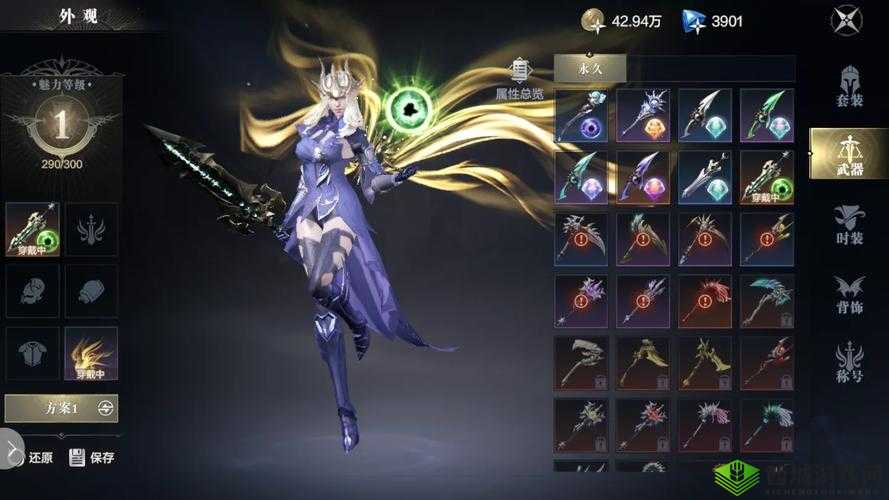
Task: Select the empty chest armor slot
Action: (x=32, y=353)
